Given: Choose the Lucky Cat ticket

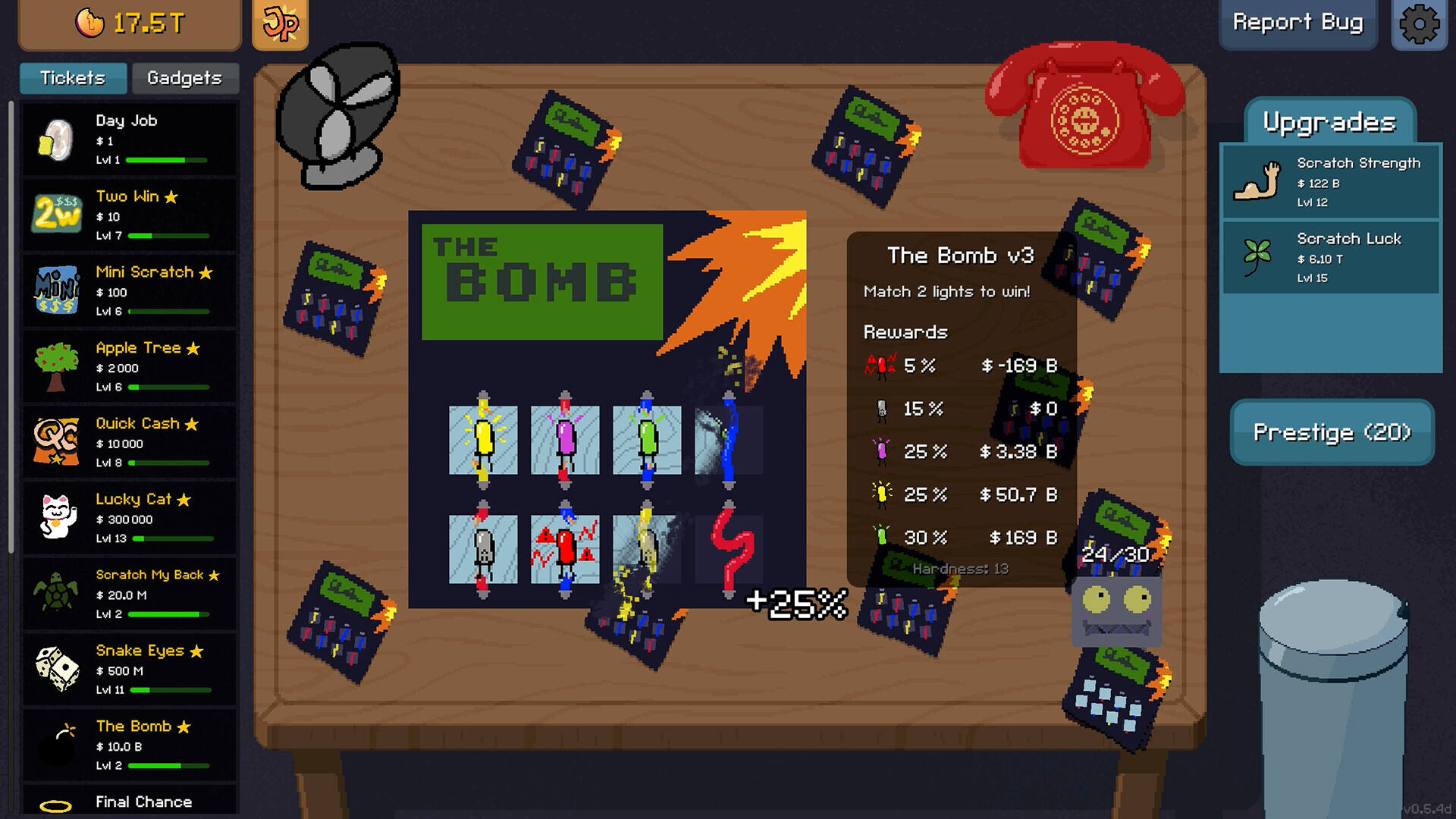Looking at the screenshot, I should (129, 519).
